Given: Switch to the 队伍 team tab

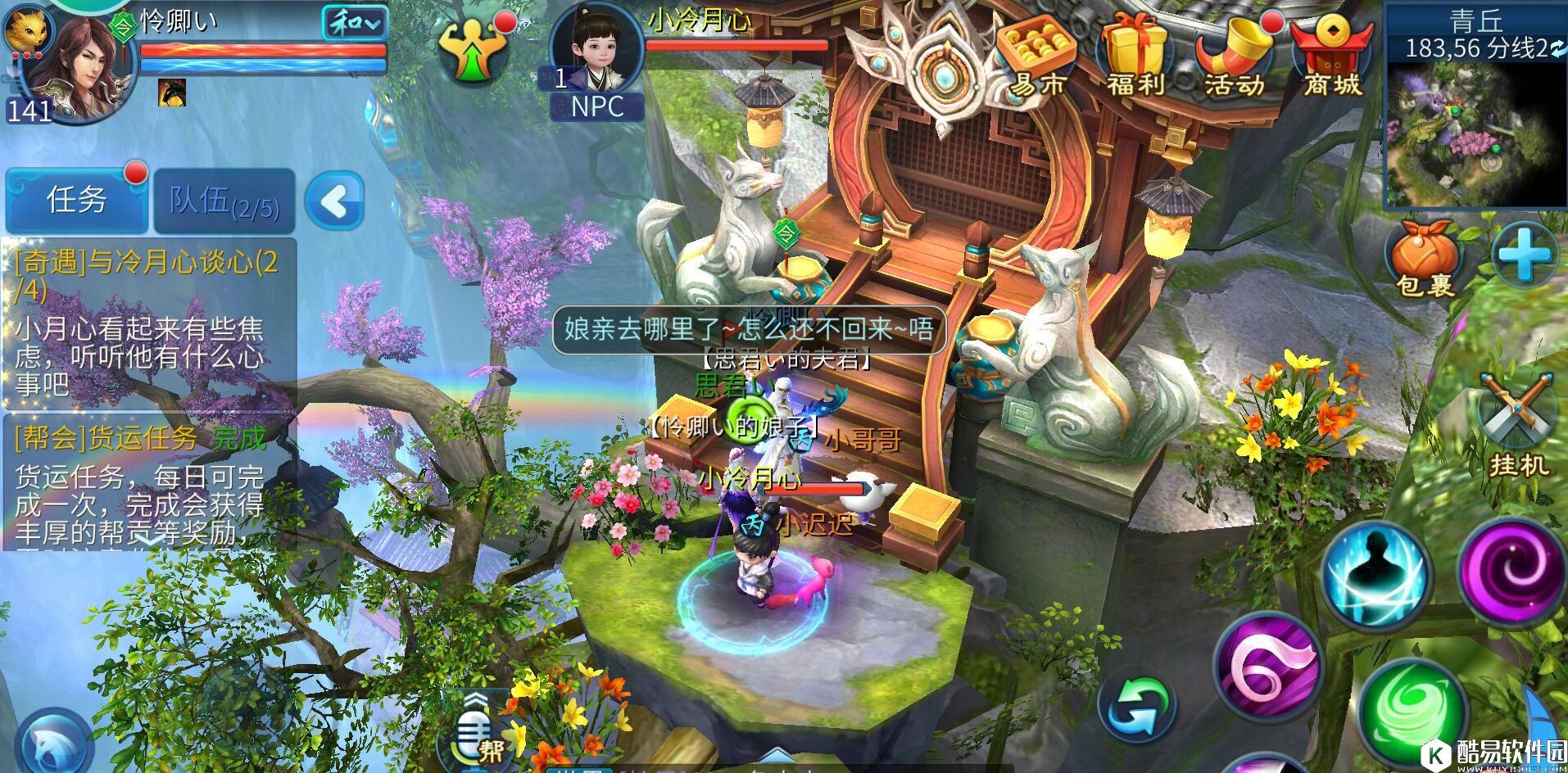Looking at the screenshot, I should pyautogui.click(x=224, y=201).
